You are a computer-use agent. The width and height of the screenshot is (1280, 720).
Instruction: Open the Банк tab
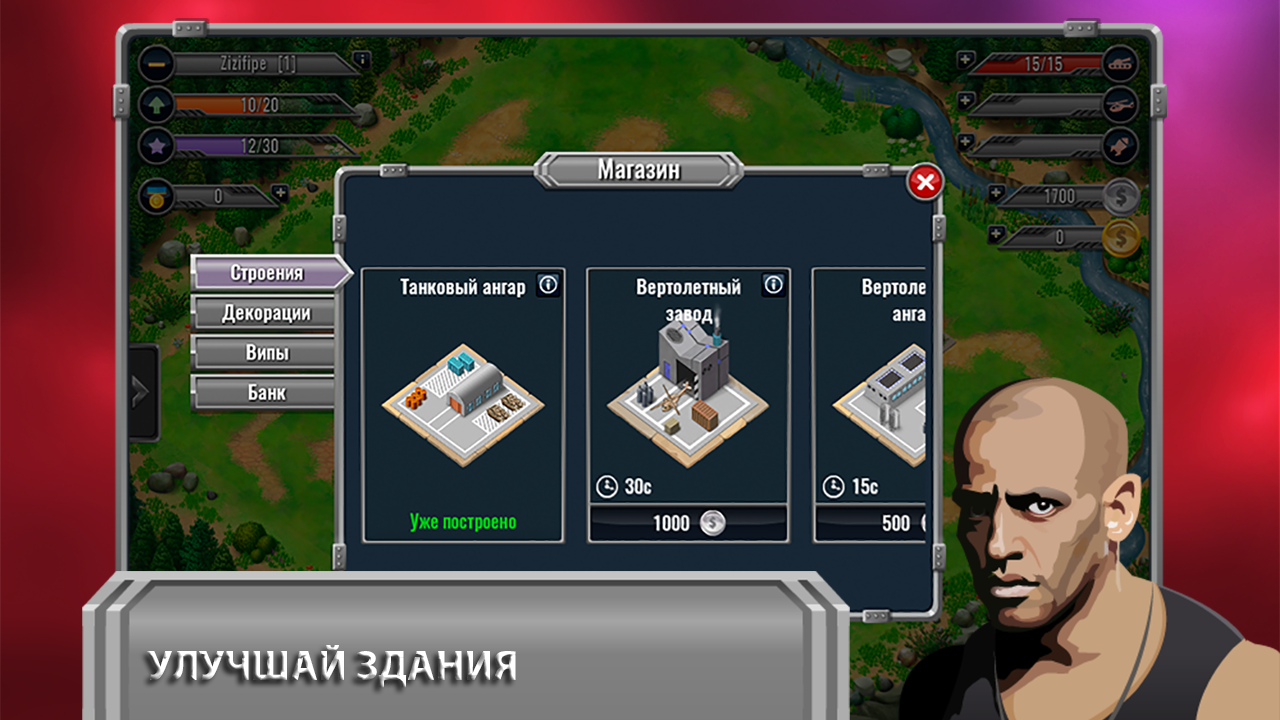click(x=265, y=393)
